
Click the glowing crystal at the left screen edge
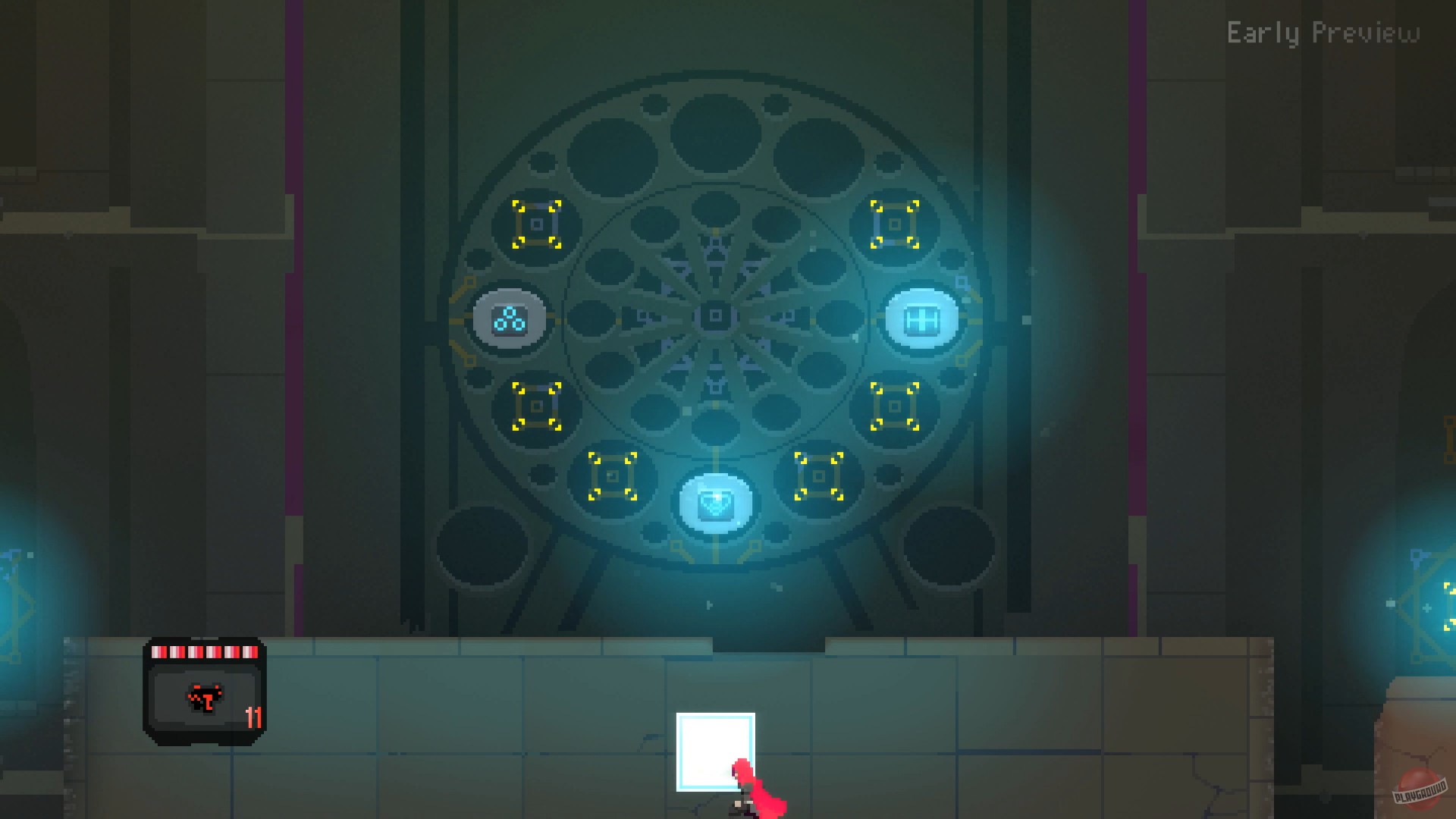click(x=11, y=591)
